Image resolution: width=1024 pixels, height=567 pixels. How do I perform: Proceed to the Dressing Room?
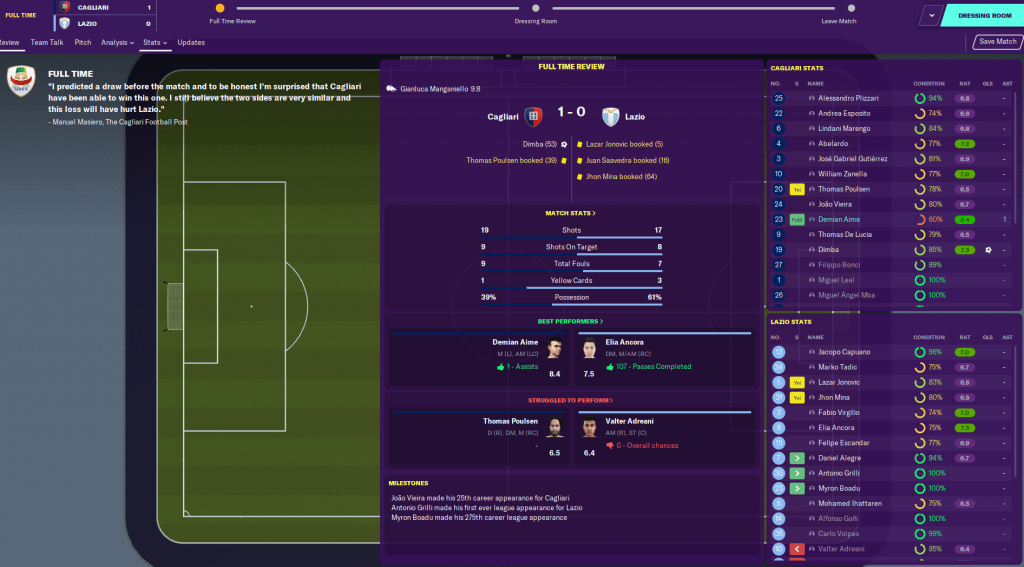pyautogui.click(x=984, y=16)
